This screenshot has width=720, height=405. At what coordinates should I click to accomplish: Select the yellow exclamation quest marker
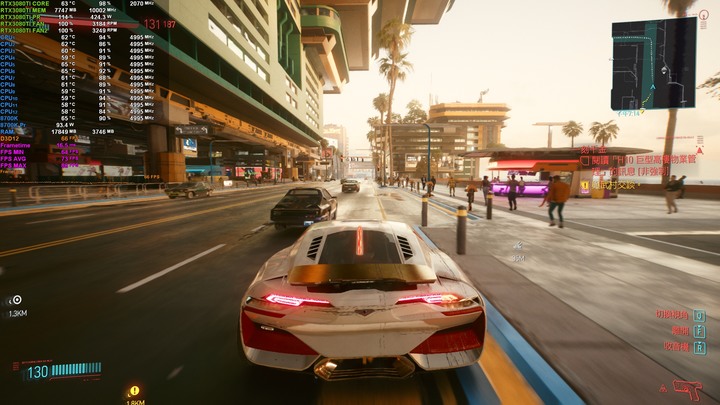coord(135,391)
